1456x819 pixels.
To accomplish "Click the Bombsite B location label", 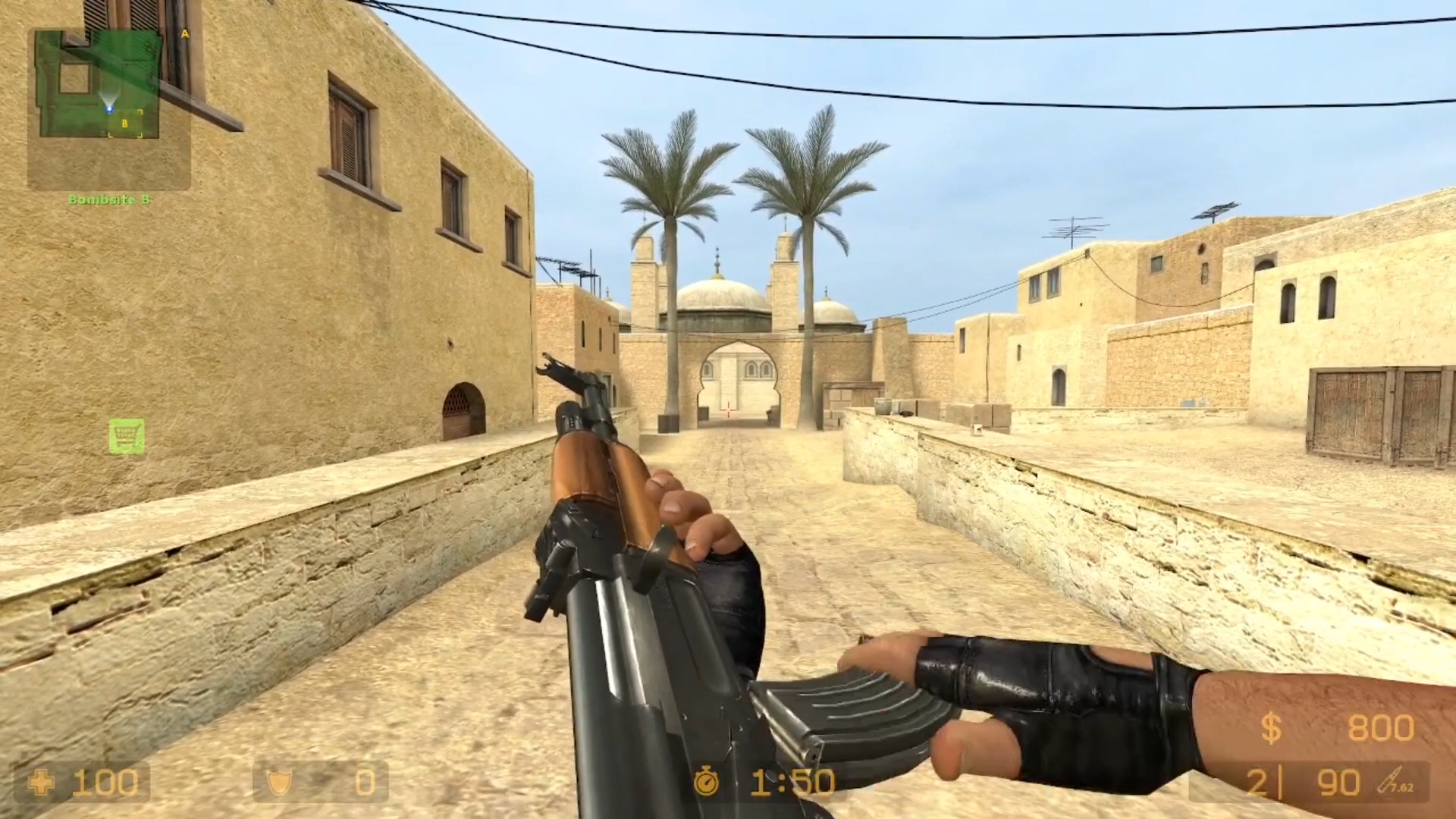I will point(111,200).
